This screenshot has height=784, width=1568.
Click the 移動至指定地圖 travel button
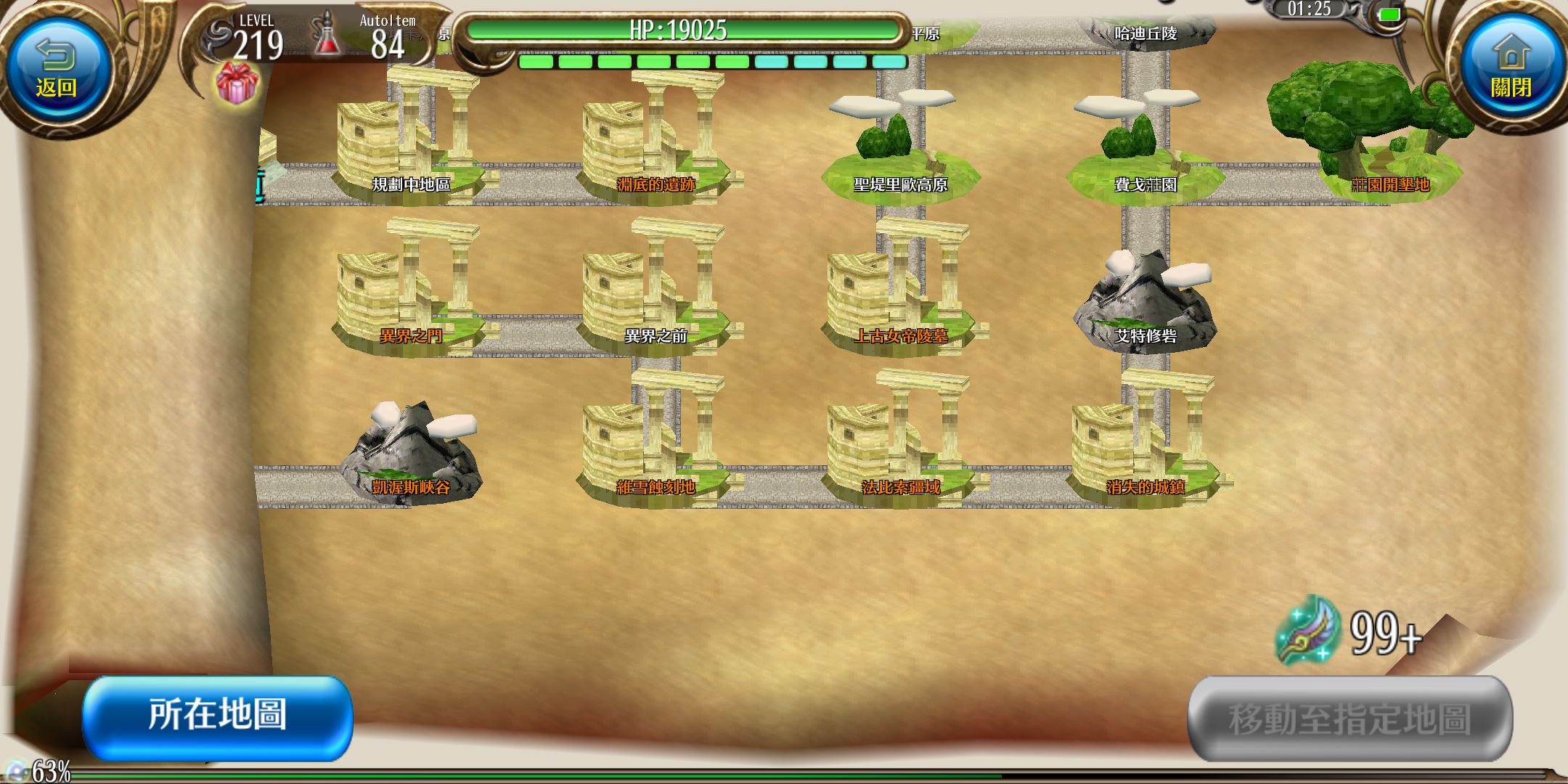coord(1349,719)
